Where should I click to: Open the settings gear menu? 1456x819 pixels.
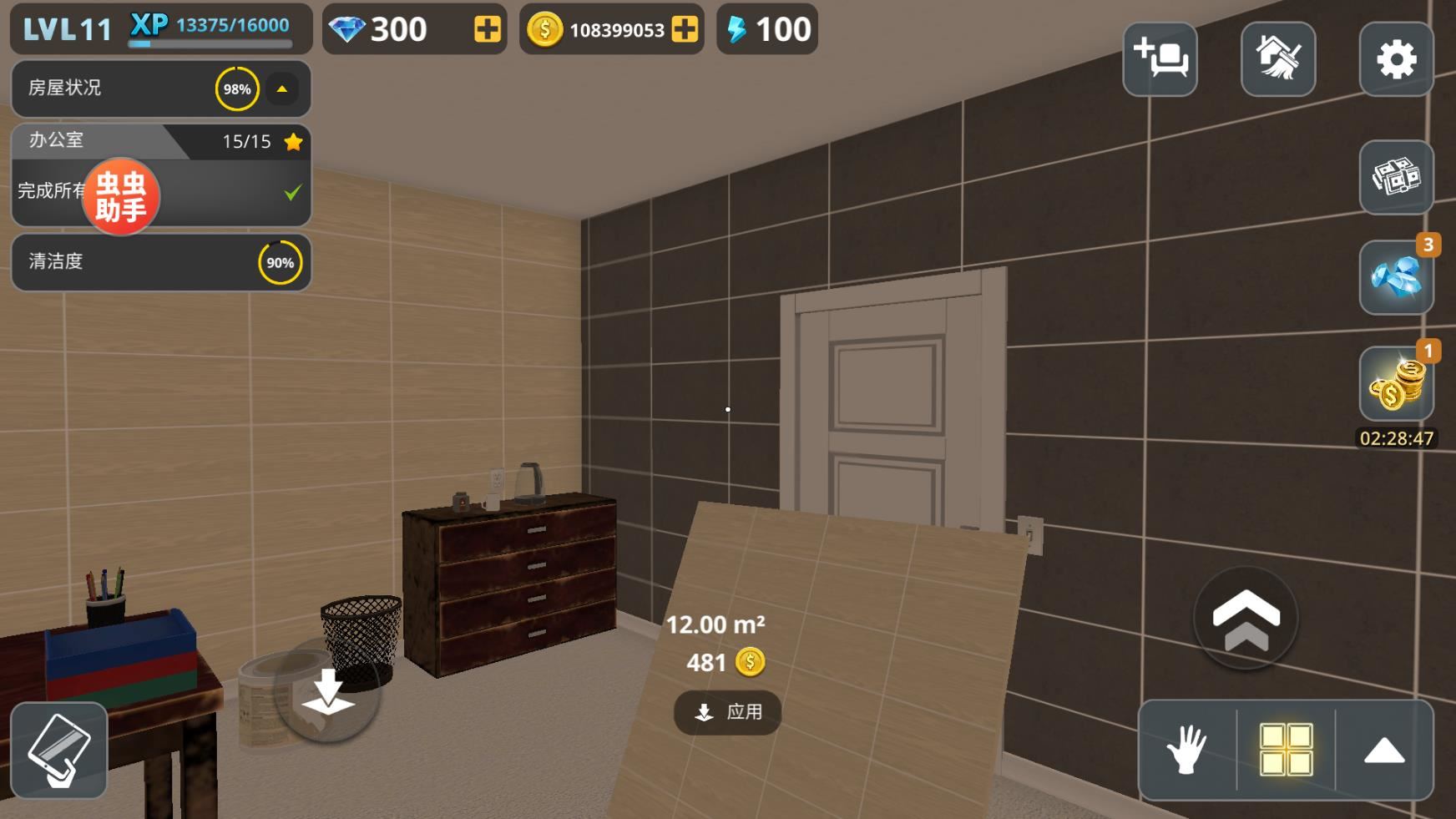1396,59
